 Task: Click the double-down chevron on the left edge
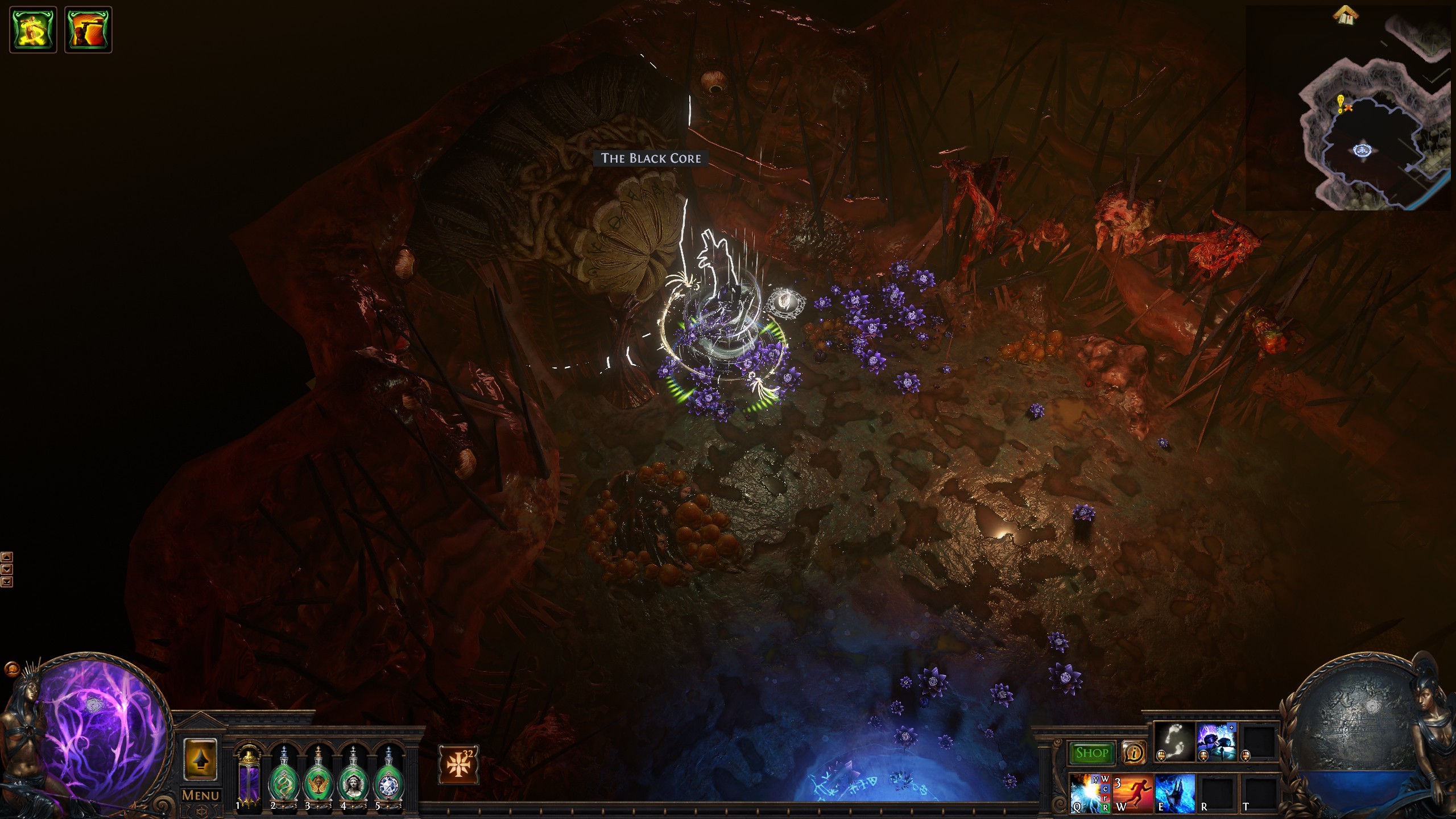7,581
